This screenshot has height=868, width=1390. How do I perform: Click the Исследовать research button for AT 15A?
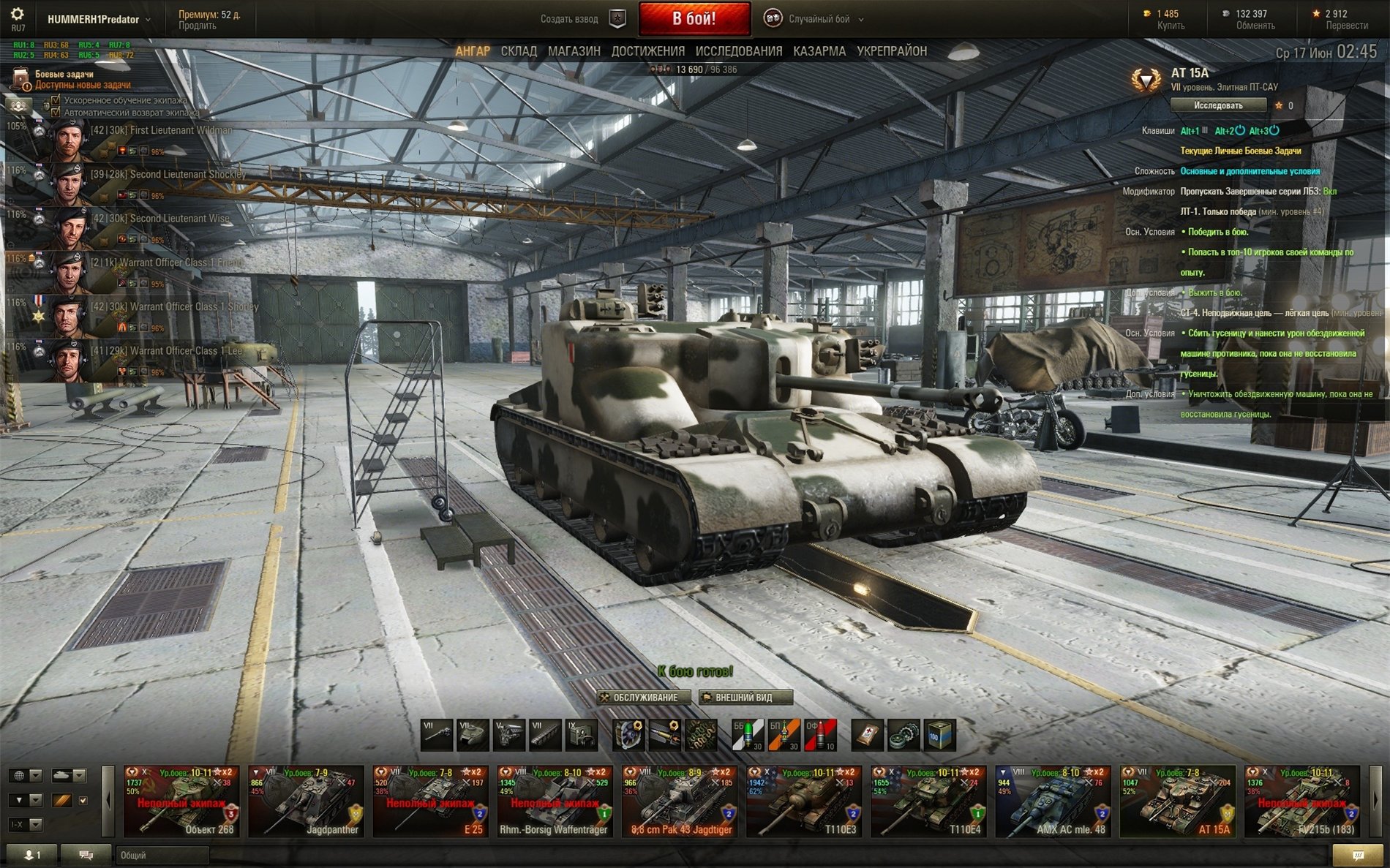[x=1218, y=105]
